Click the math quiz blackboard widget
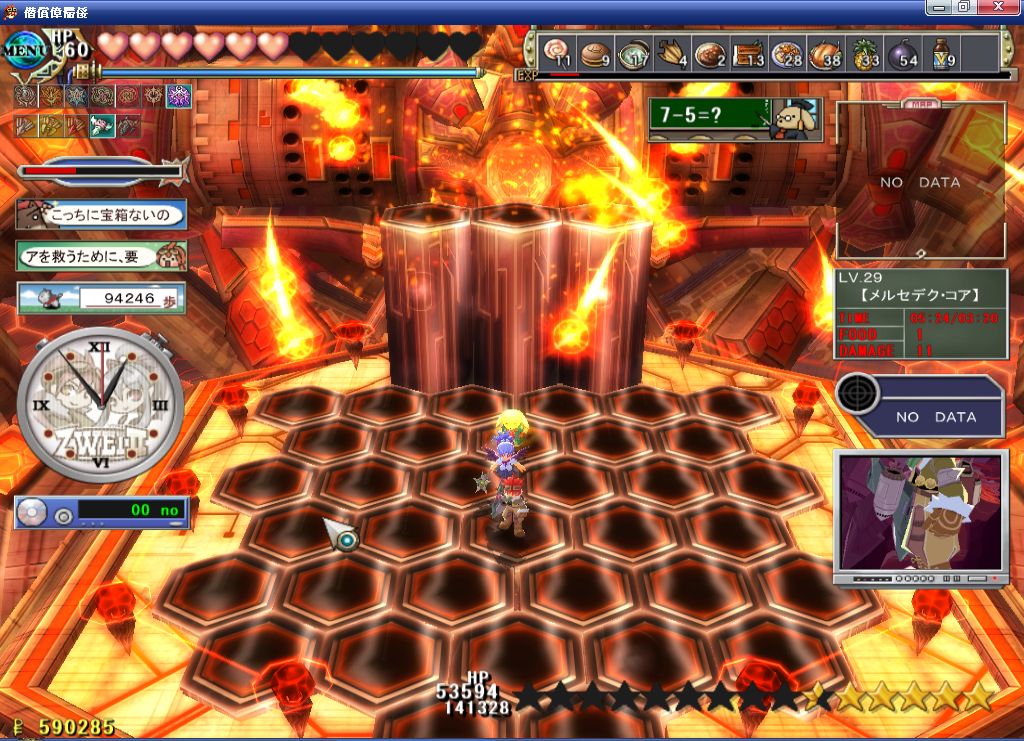The height and width of the screenshot is (741, 1024). tap(735, 119)
